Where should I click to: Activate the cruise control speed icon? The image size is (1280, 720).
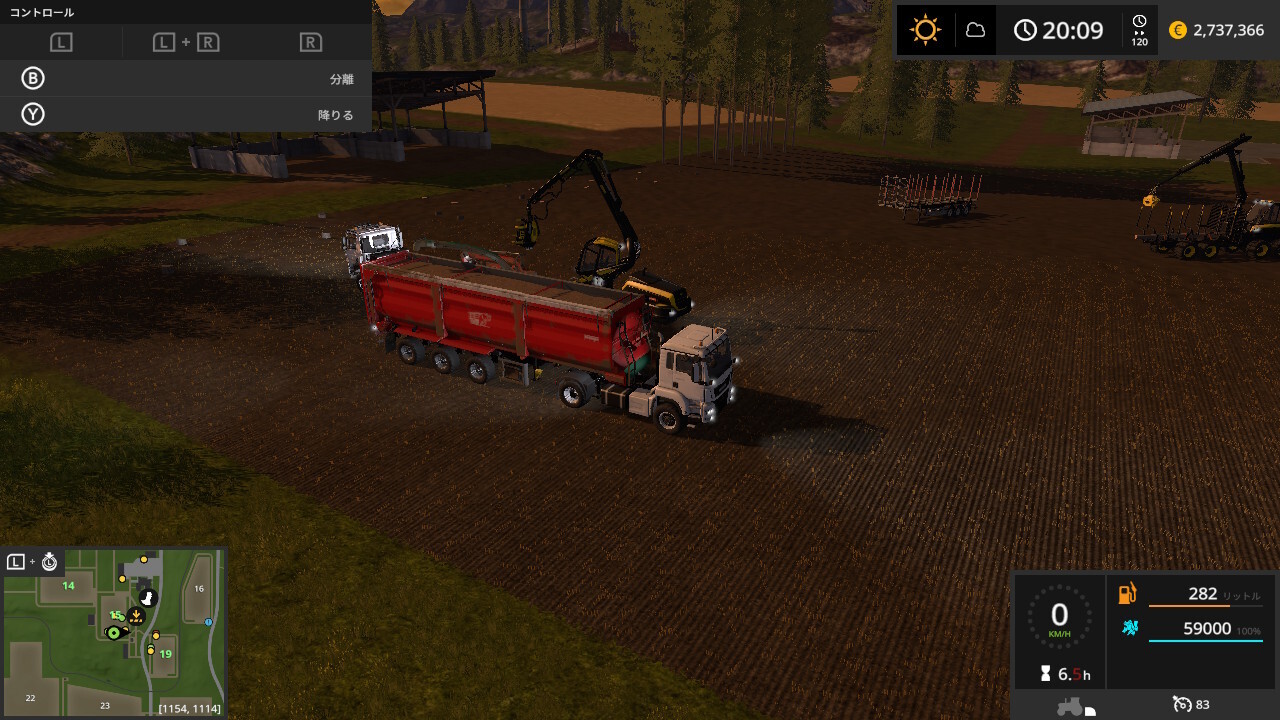pyautogui.click(x=1183, y=704)
